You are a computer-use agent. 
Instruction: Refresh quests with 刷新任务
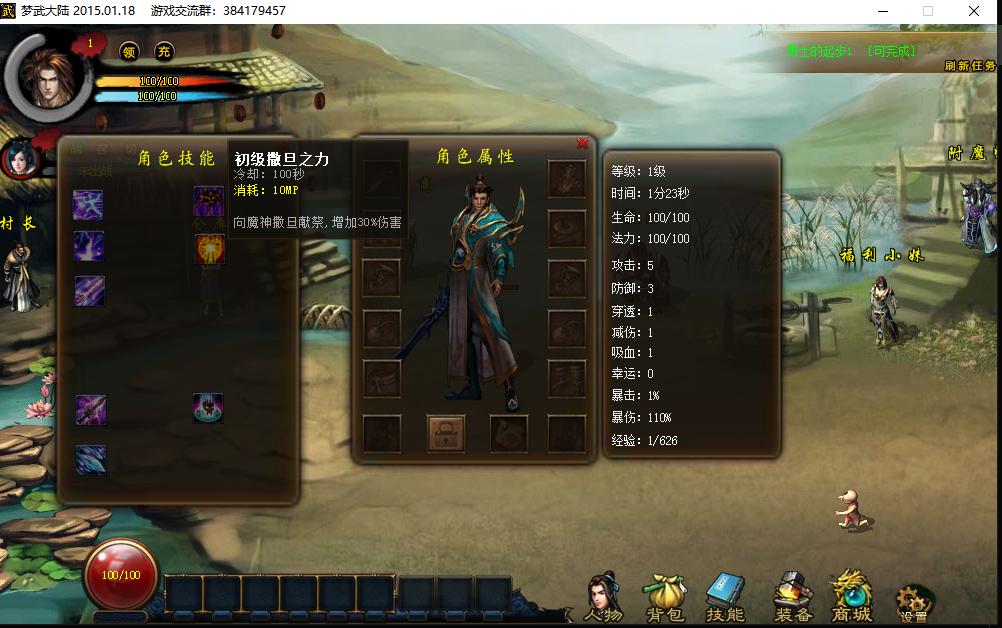970,66
